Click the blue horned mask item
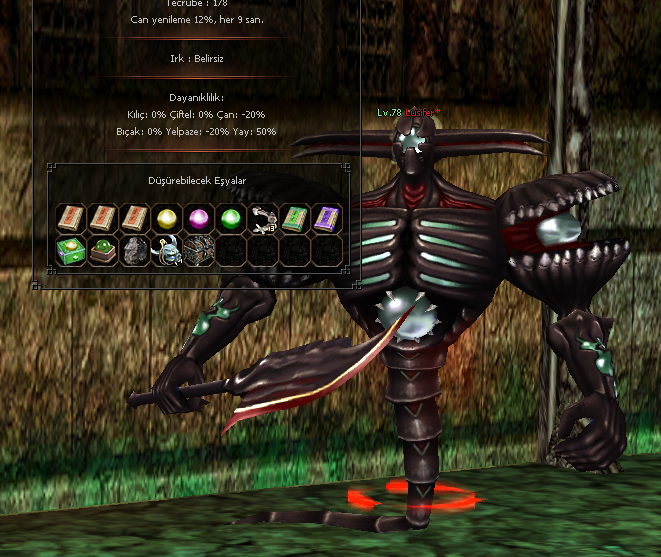 [167, 250]
